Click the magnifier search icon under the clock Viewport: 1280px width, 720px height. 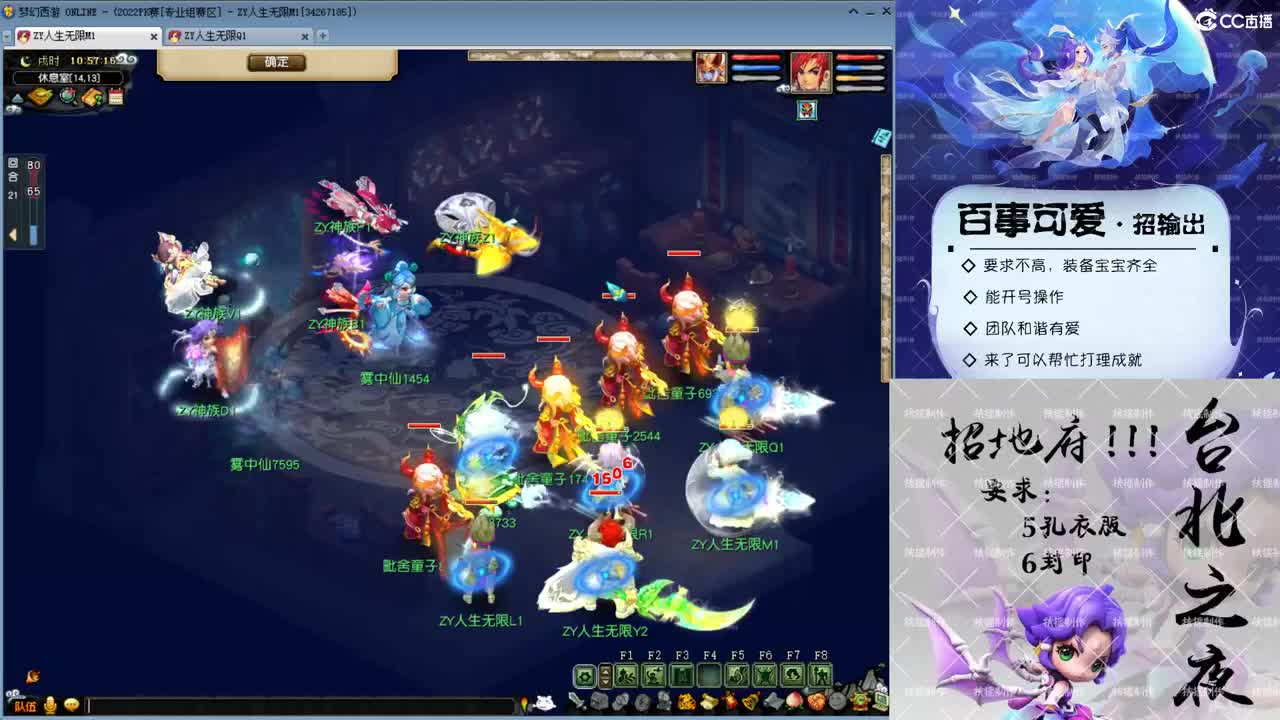[66, 96]
